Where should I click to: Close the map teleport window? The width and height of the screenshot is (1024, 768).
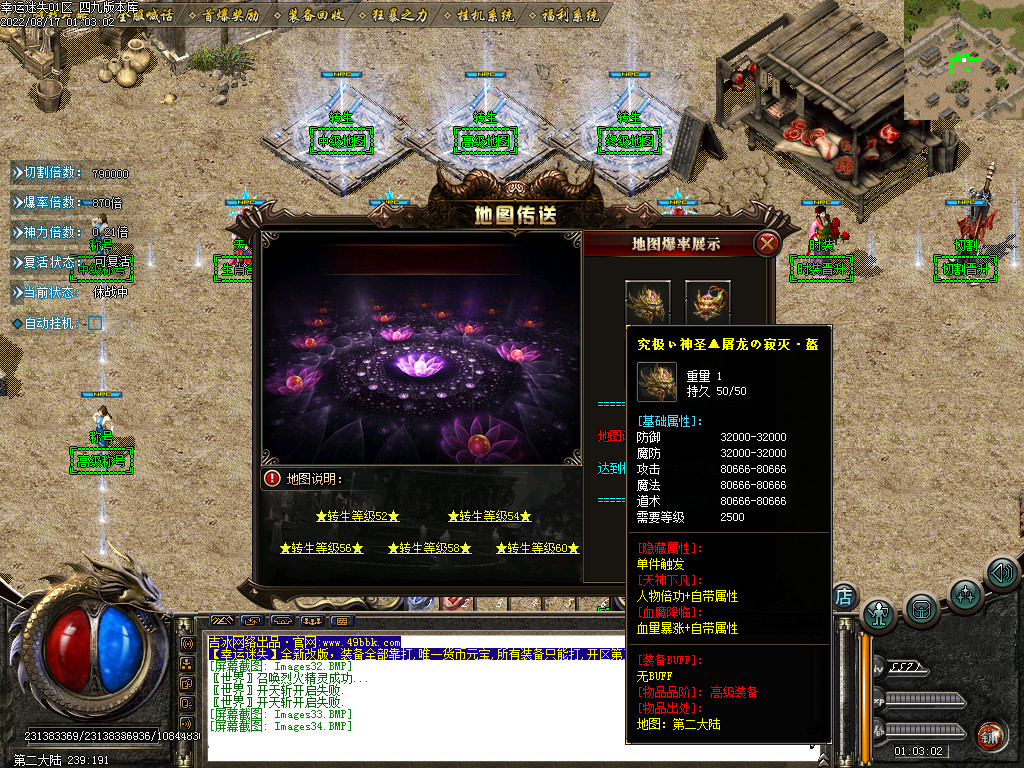click(767, 243)
